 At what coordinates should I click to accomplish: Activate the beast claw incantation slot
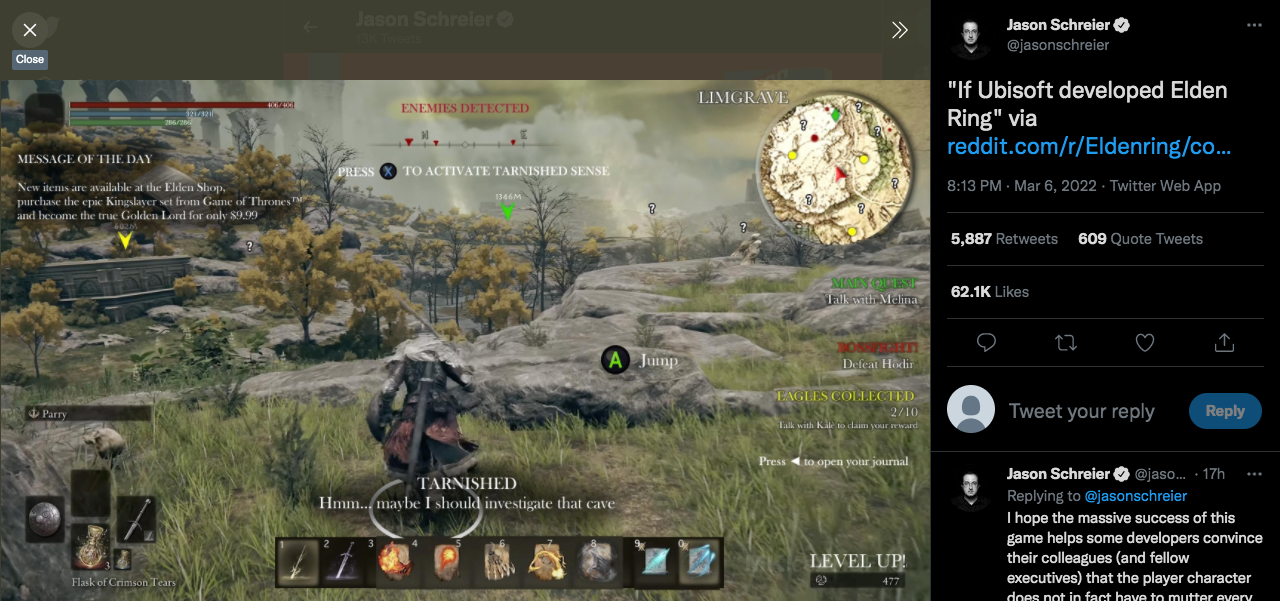[499, 564]
